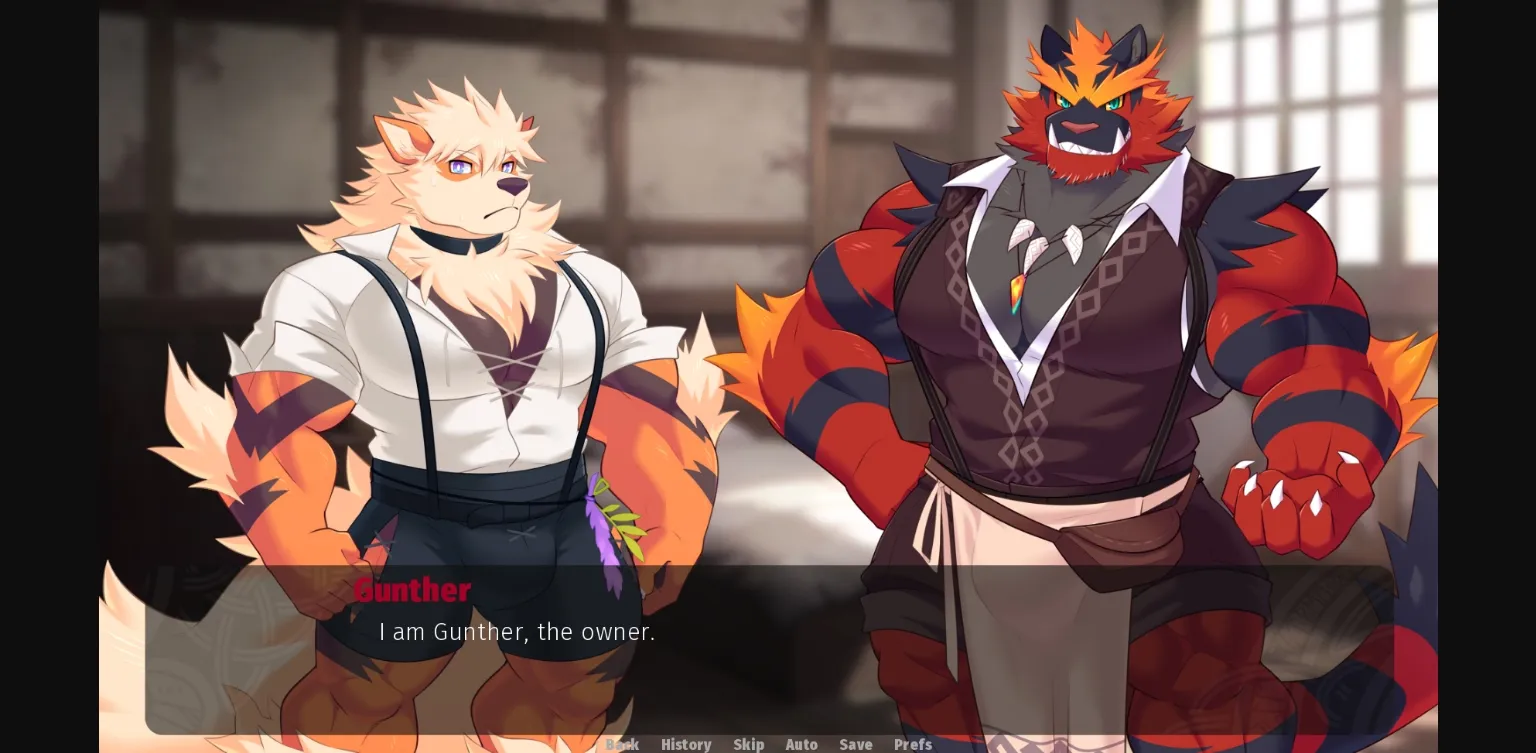Image resolution: width=1536 pixels, height=753 pixels.
Task: Click the dialogue text to advance
Action: 517,632
